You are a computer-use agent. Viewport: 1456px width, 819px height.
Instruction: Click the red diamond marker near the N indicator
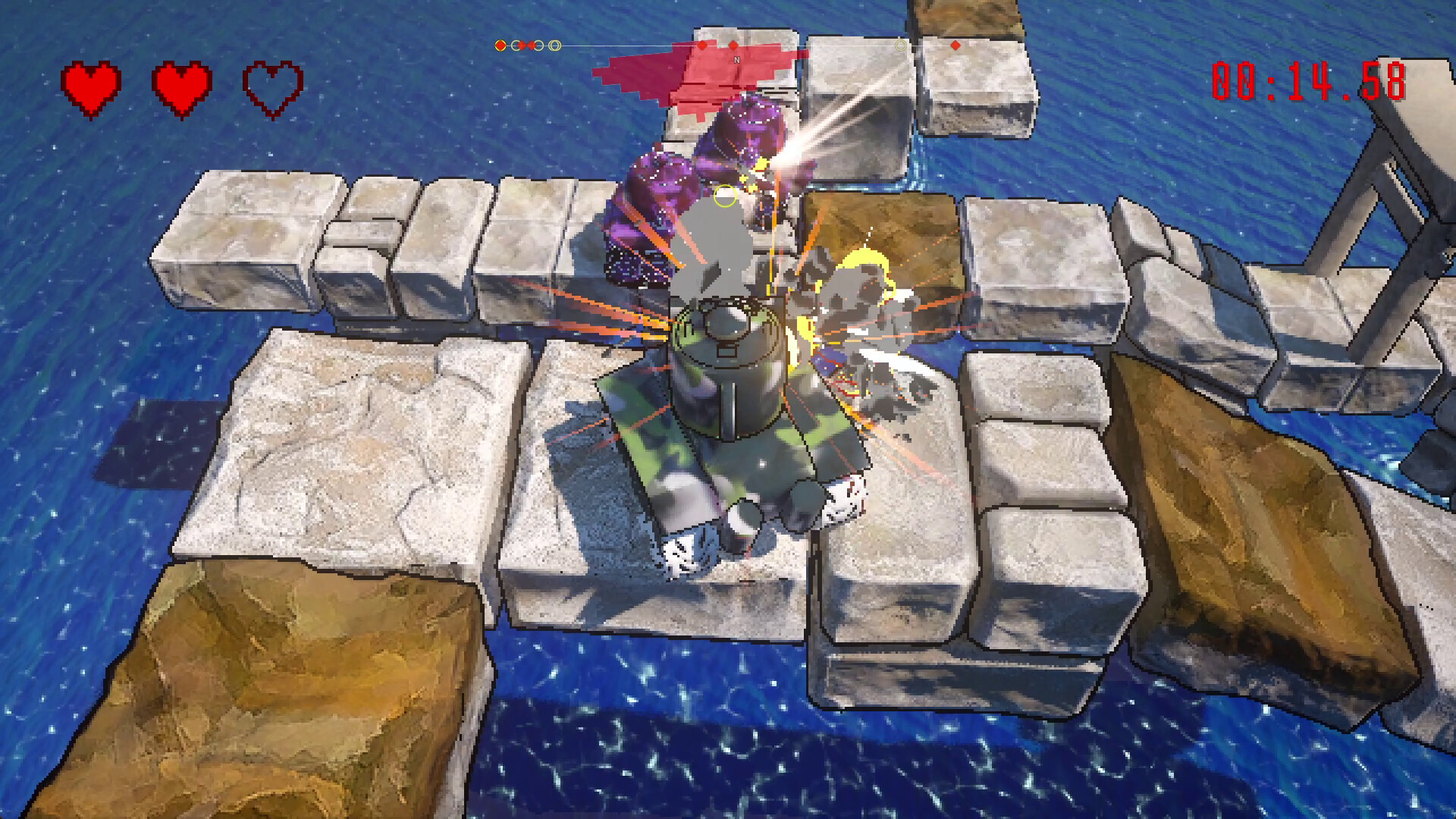pos(733,45)
